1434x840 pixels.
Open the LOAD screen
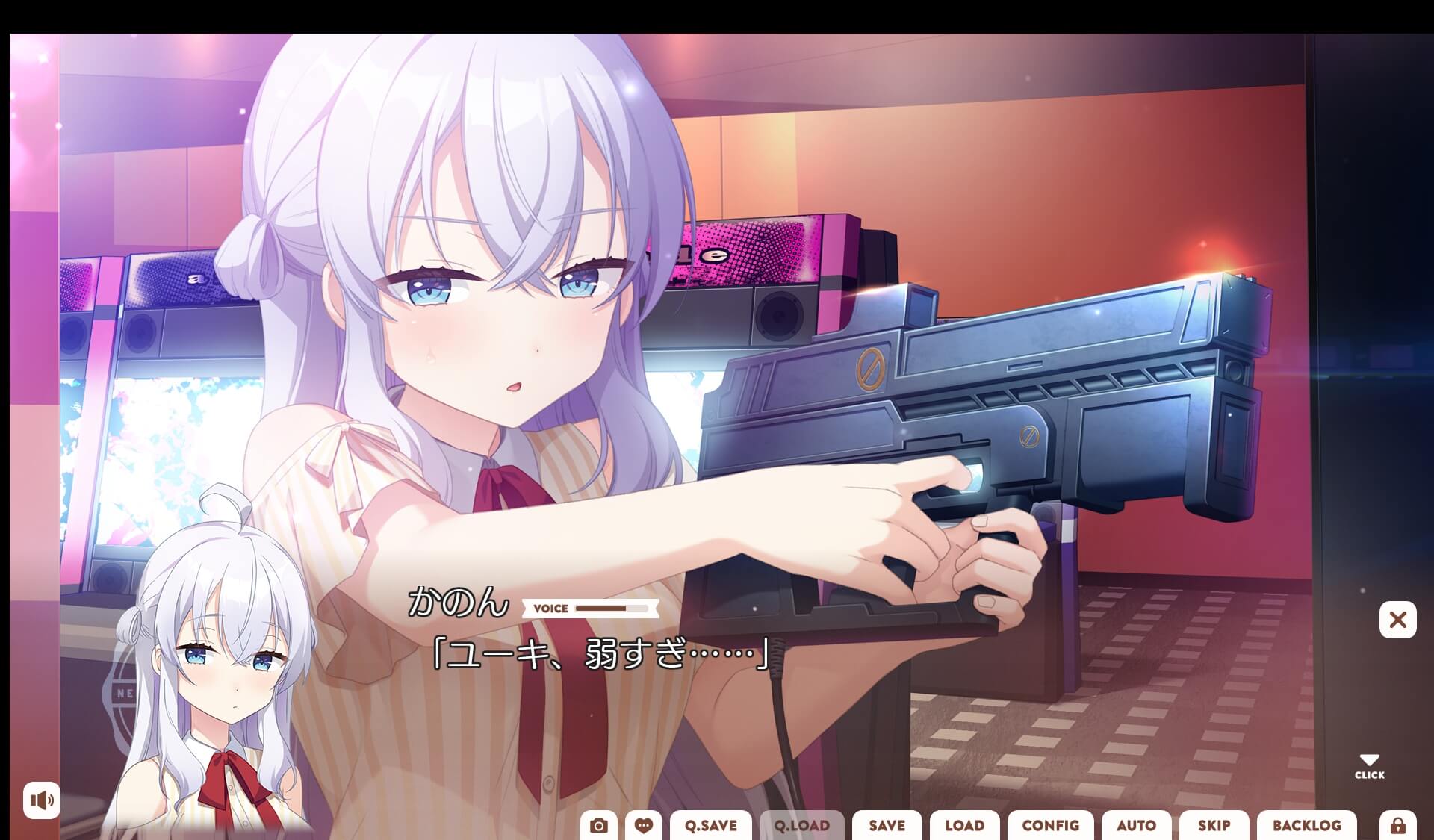tap(964, 826)
